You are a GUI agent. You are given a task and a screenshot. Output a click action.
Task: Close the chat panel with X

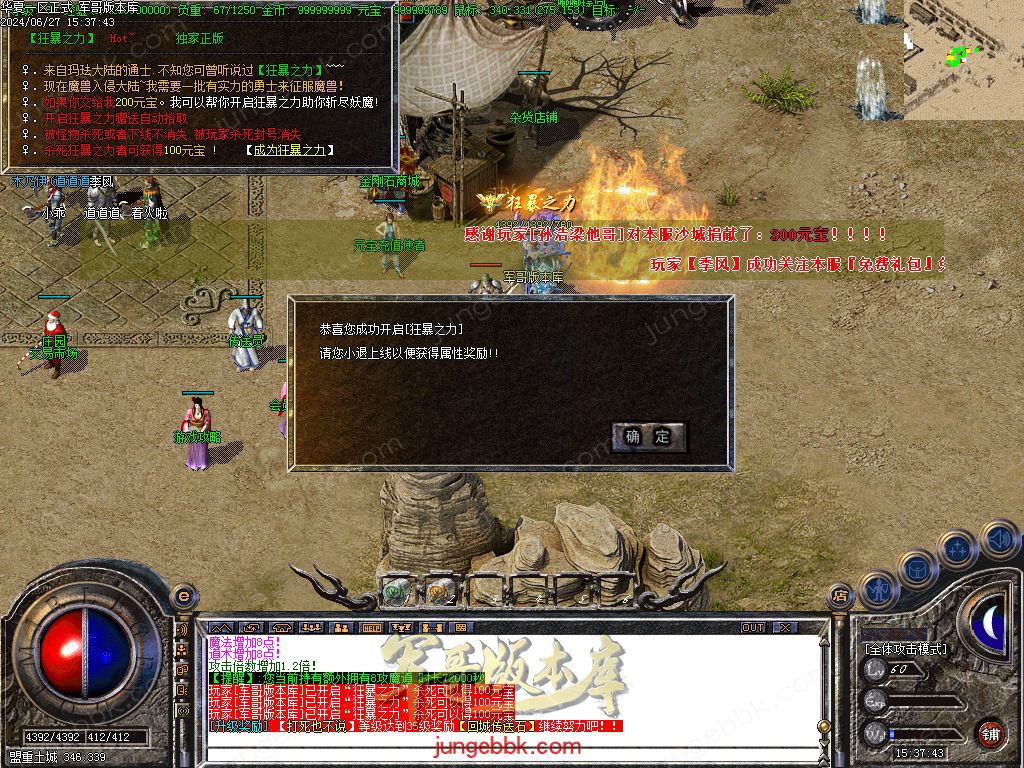pos(785,627)
